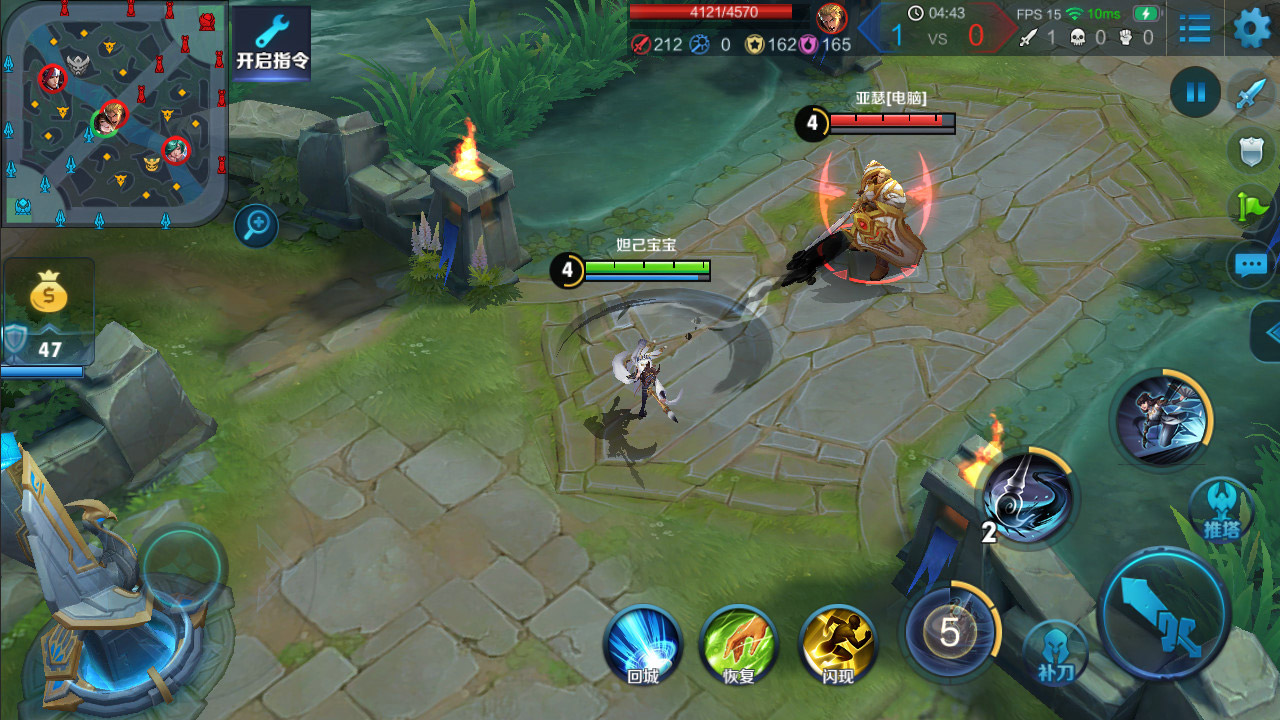Tap the 推塔 tower attack button
Screen dimensions: 1280x720
[x=1220, y=509]
